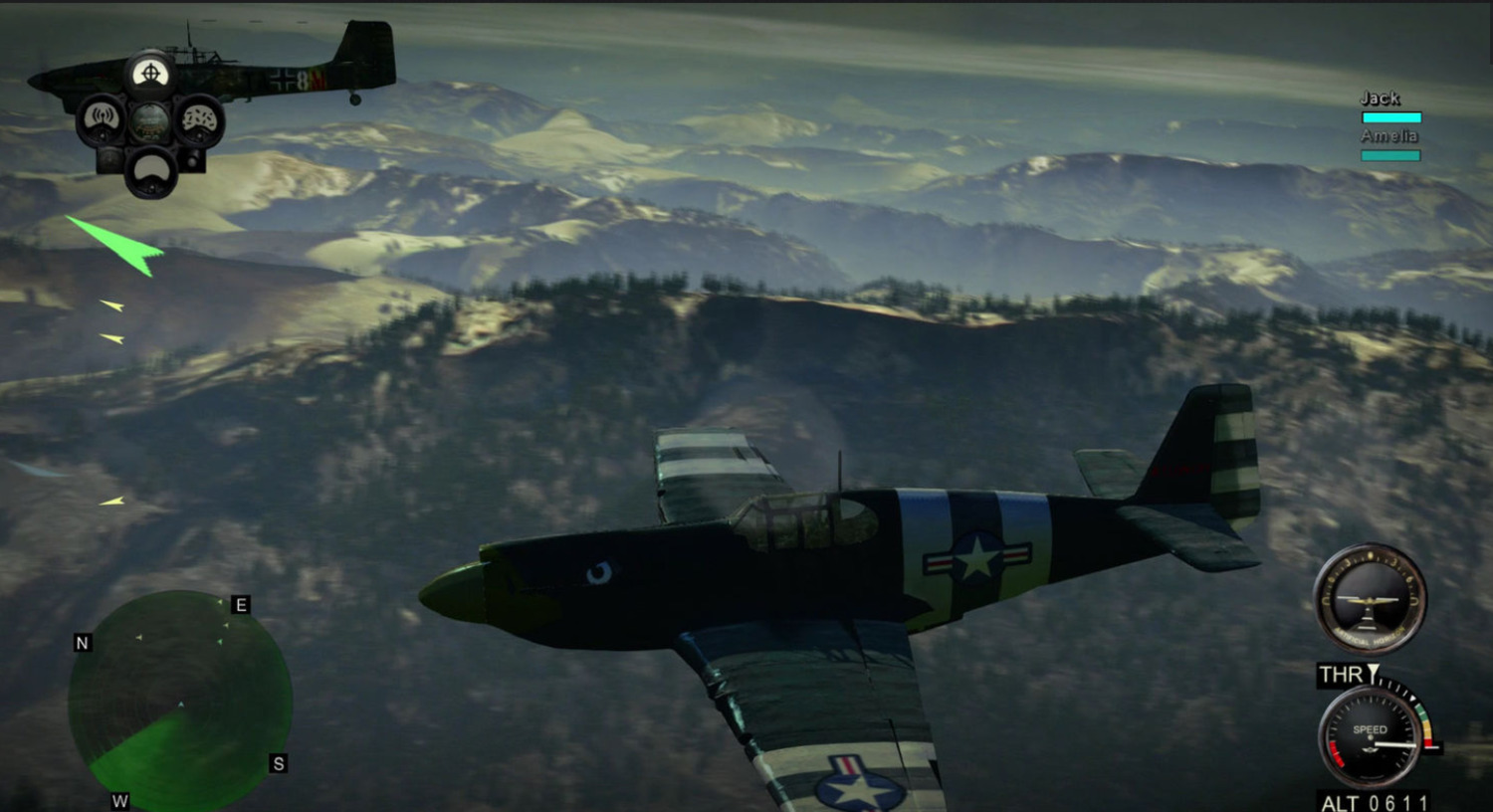Image resolution: width=1493 pixels, height=812 pixels.
Task: Select wingman Amelia in squad list
Action: (x=1389, y=136)
